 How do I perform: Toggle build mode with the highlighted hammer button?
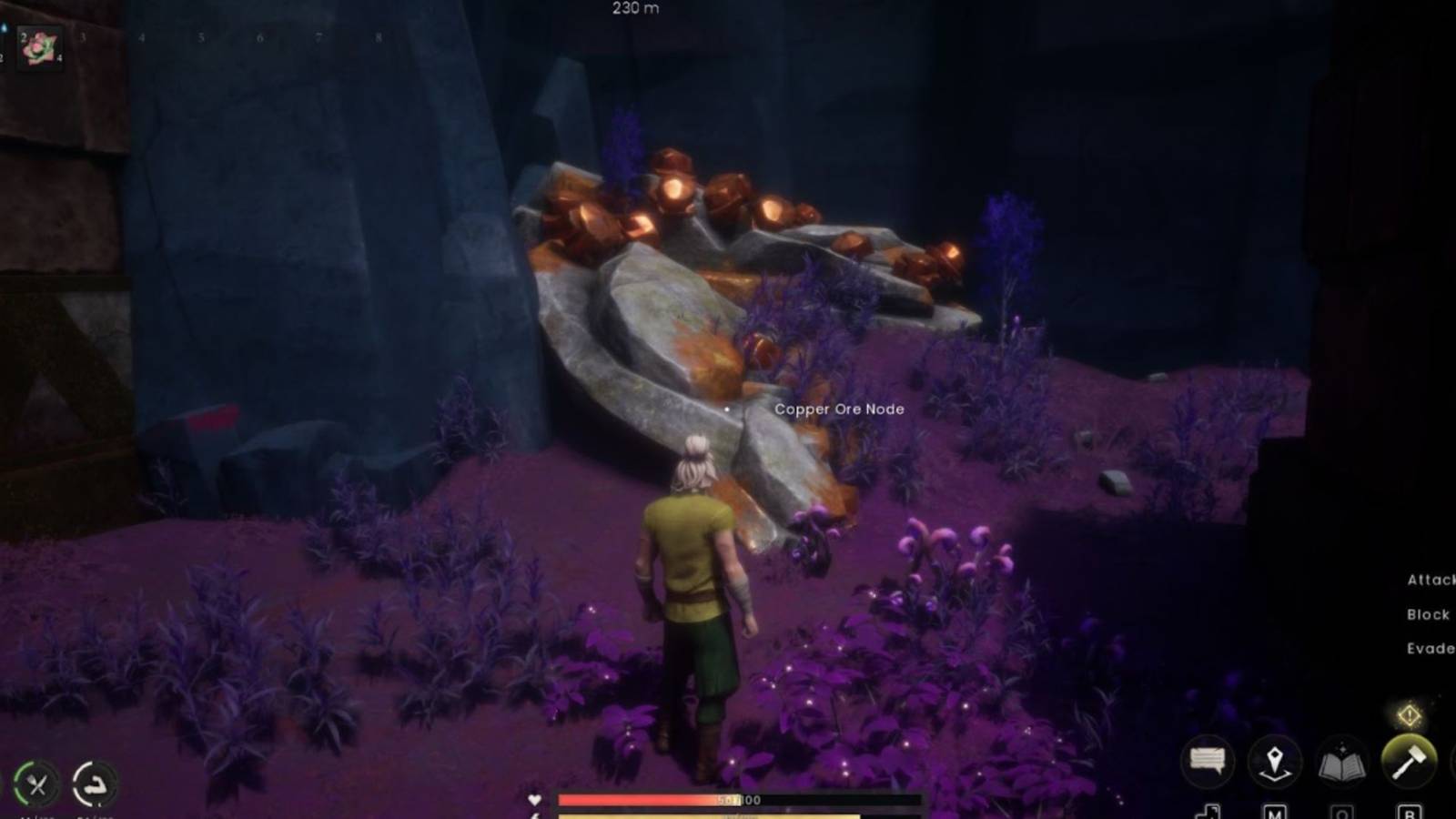click(x=1410, y=761)
